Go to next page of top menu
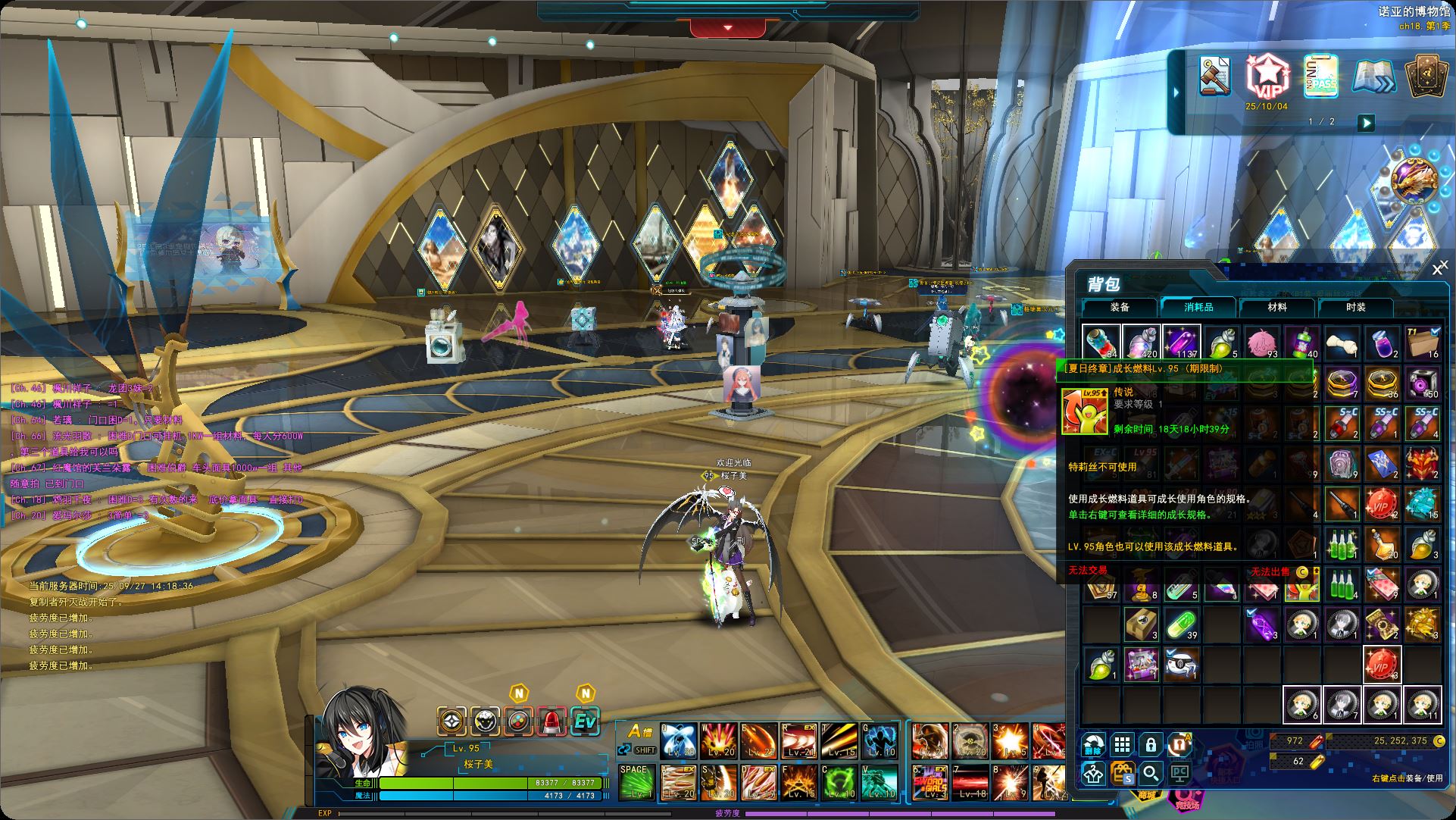Image resolution: width=1456 pixels, height=820 pixels. pyautogui.click(x=1365, y=122)
